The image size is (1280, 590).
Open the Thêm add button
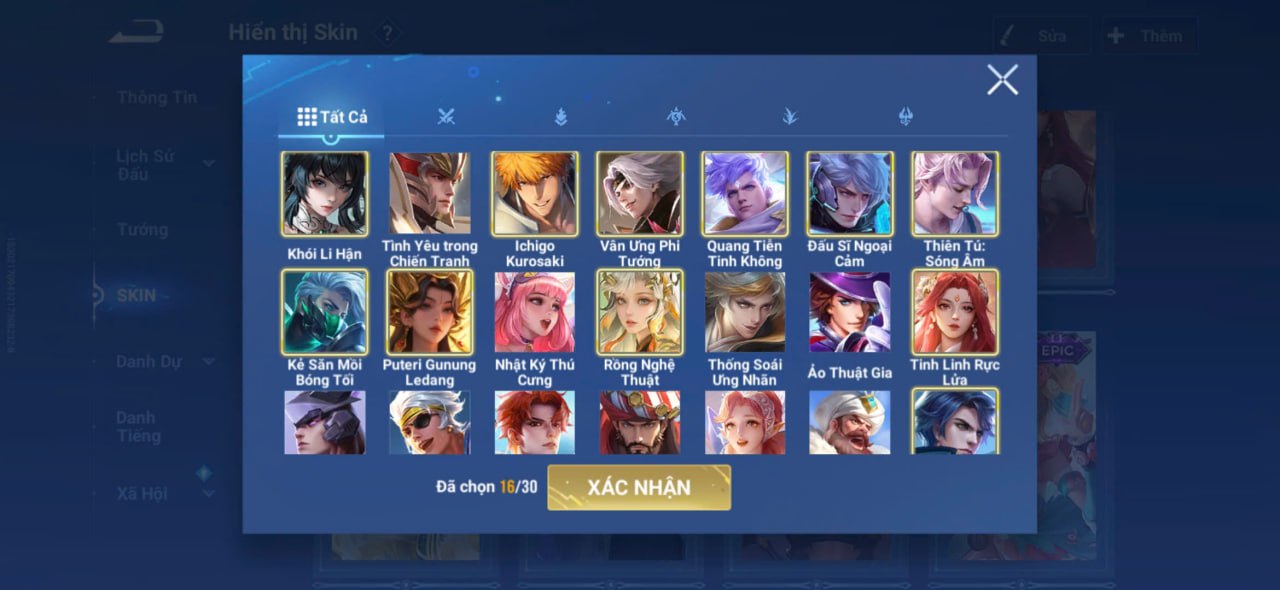pos(1149,36)
